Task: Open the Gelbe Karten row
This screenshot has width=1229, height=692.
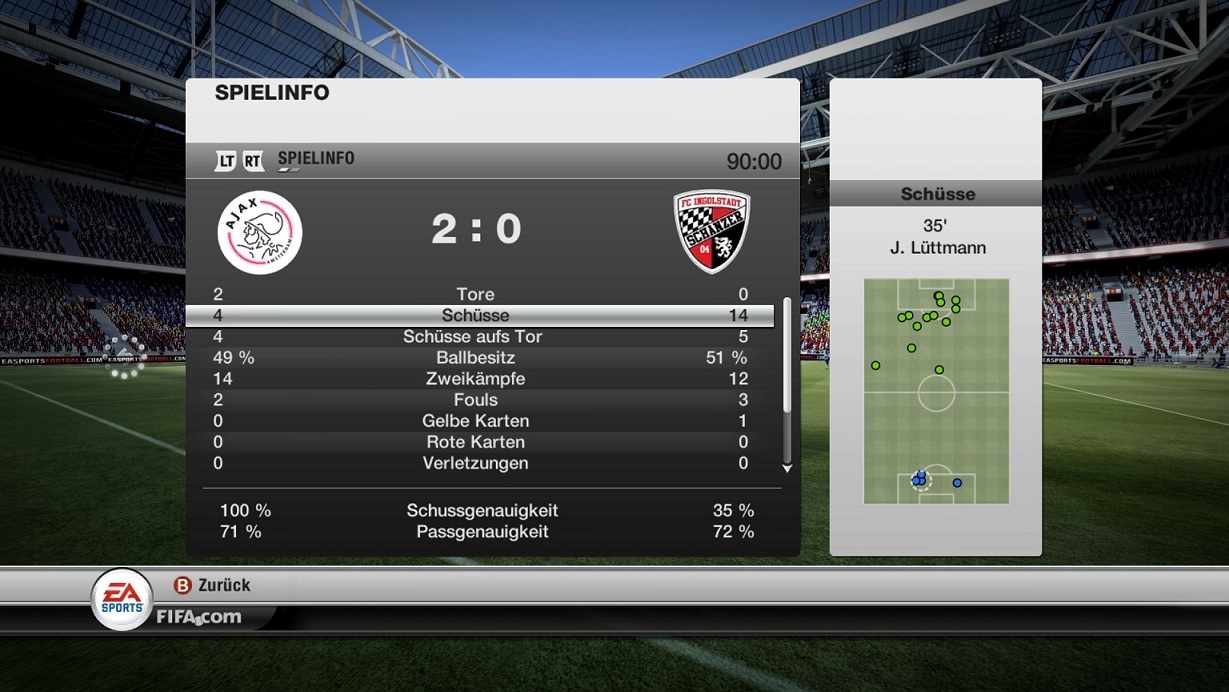Action: 475,421
